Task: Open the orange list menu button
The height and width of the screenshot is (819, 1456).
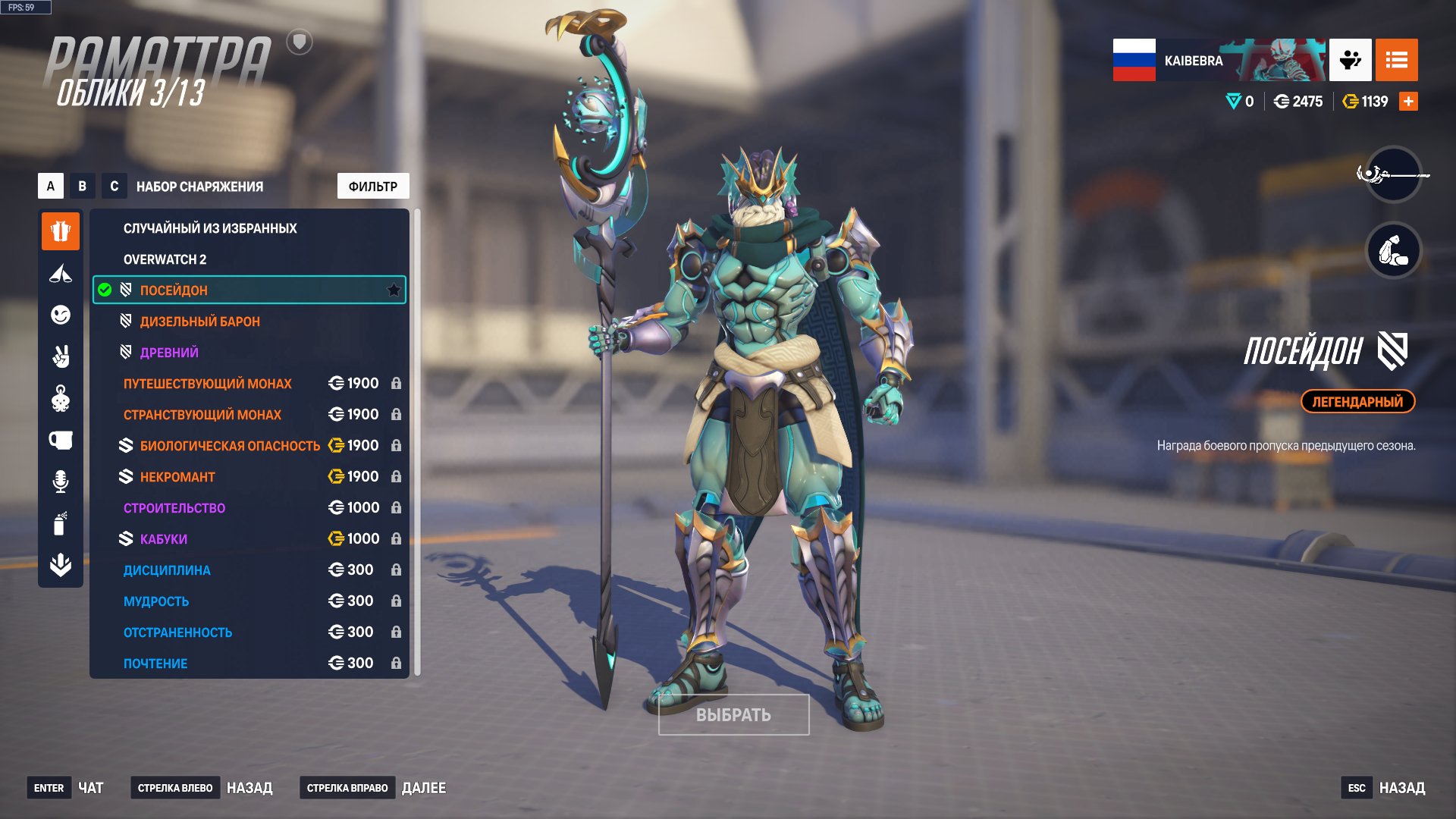Action: coord(1396,60)
